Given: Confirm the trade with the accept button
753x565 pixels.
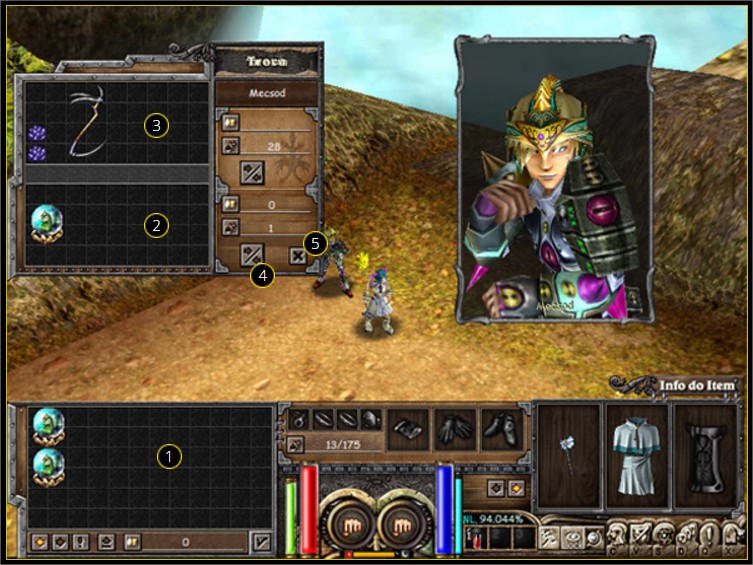Looking at the screenshot, I should click(x=251, y=254).
